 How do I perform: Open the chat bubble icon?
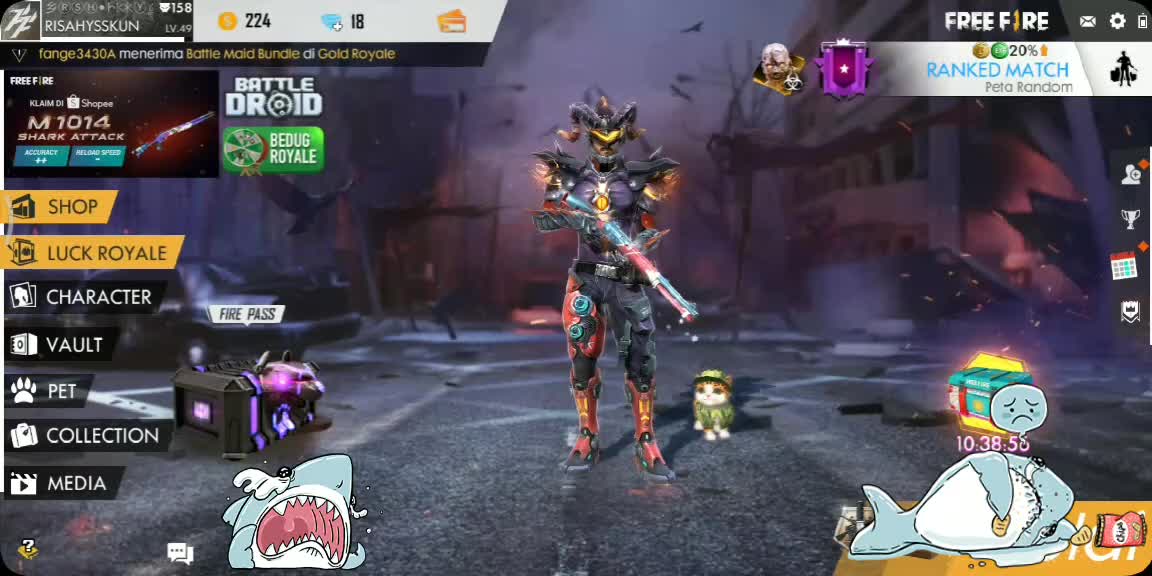[x=180, y=552]
